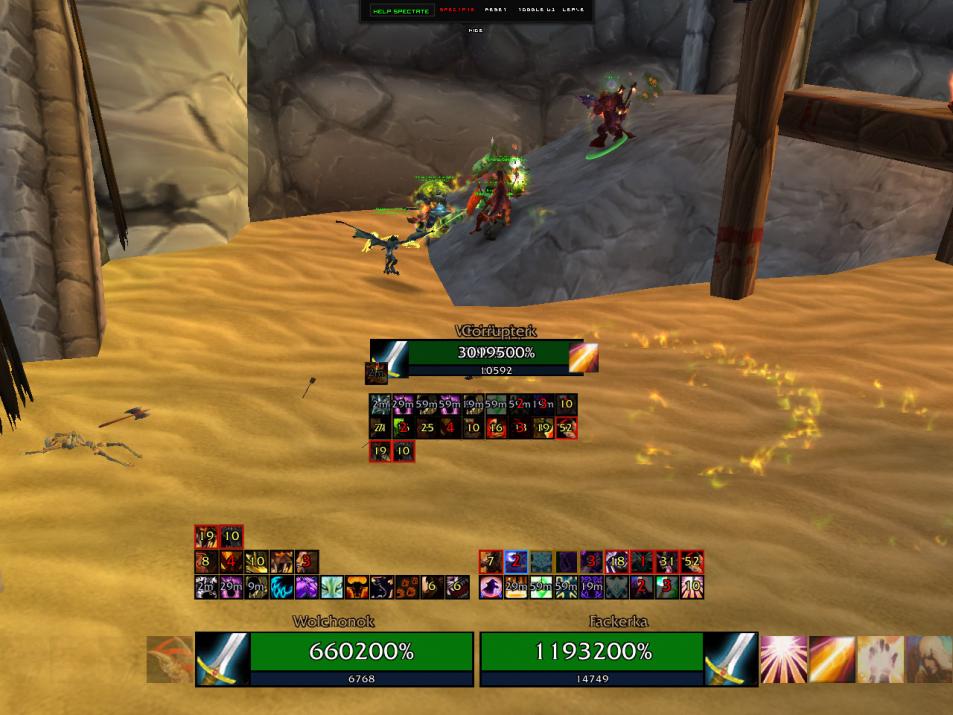The image size is (953, 715).
Task: Click Fackerka's sword class icon
Action: (x=731, y=659)
